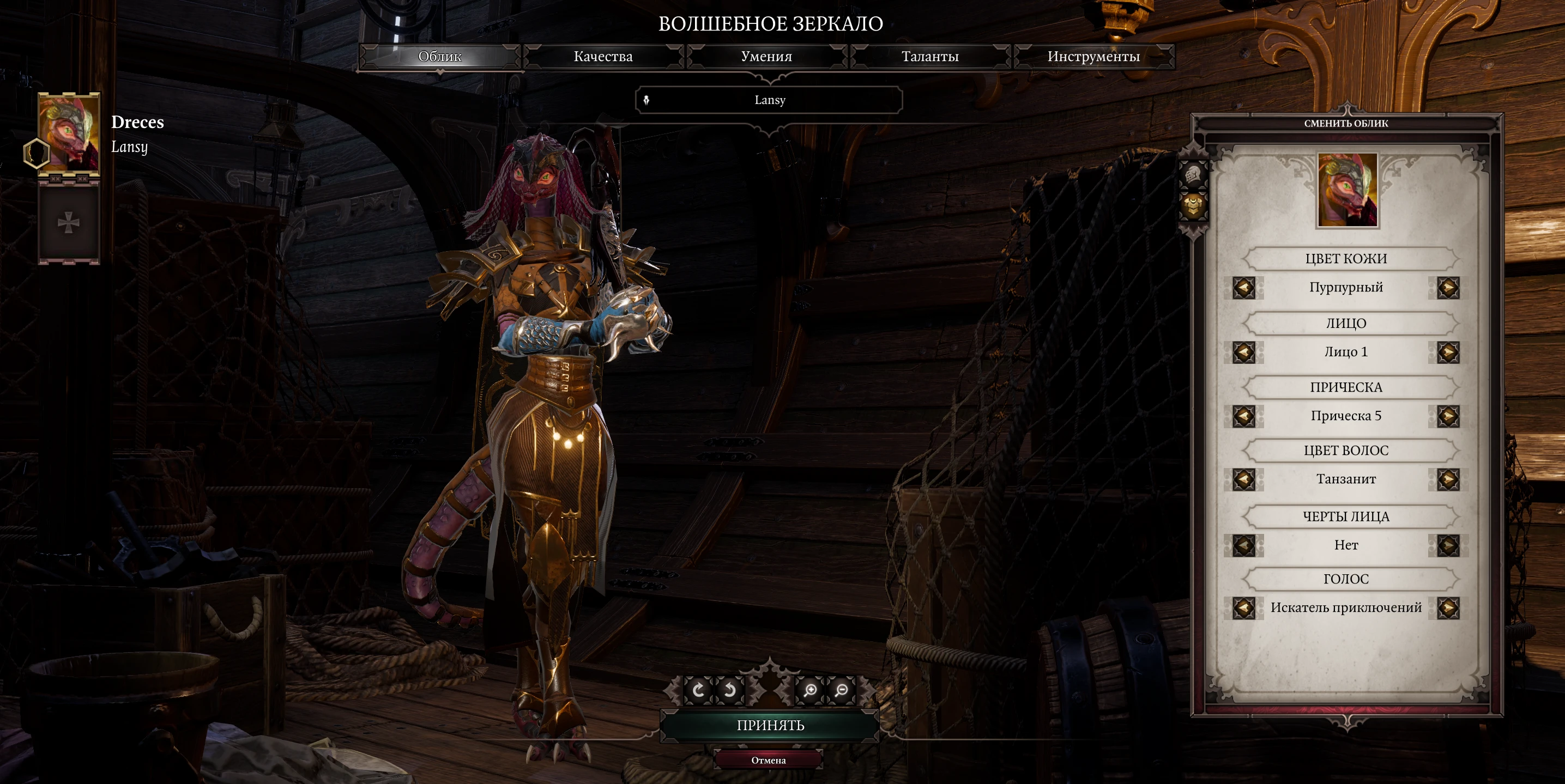Click the previous arrow under ГОЛОС
Screen dimensions: 1565x784
[x=1245, y=608]
